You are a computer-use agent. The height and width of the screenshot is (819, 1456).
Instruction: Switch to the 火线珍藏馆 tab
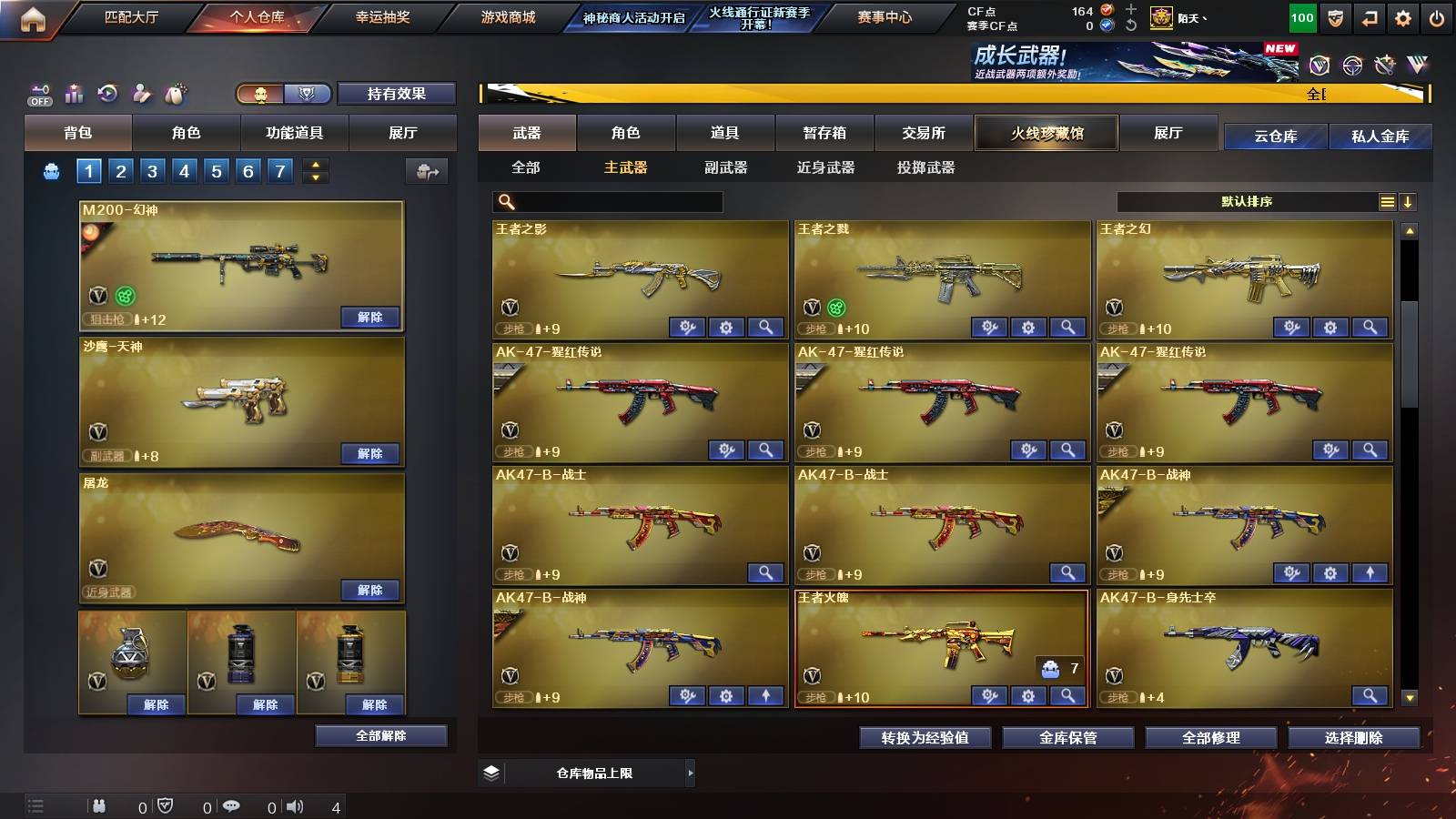tap(1046, 133)
